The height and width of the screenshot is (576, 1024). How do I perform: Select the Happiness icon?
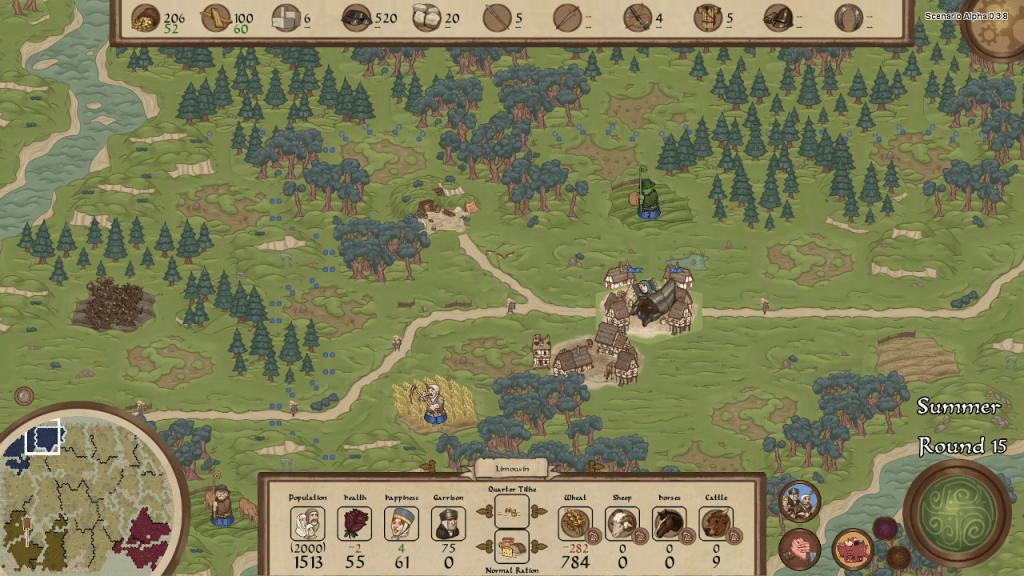click(400, 523)
